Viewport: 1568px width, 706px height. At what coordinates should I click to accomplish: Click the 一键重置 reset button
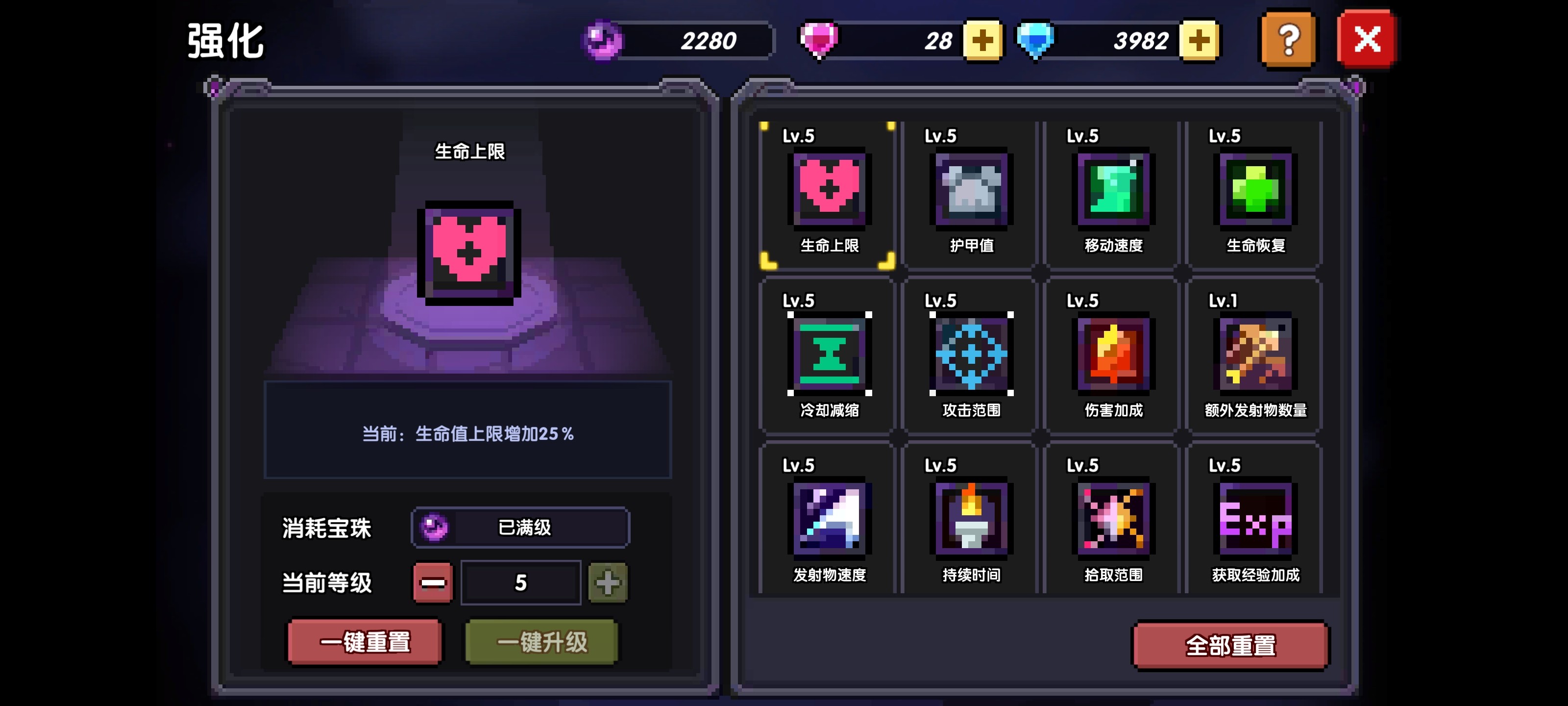pos(365,642)
